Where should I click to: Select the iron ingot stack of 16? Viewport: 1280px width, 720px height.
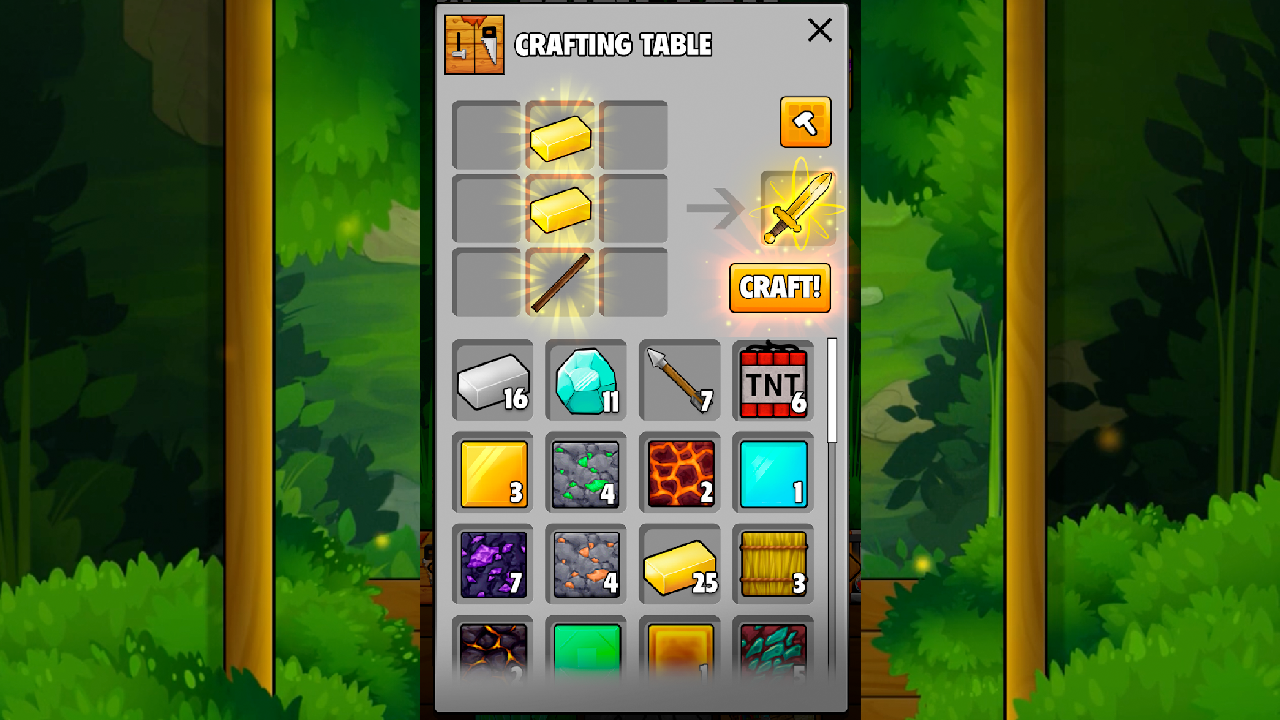pyautogui.click(x=492, y=382)
